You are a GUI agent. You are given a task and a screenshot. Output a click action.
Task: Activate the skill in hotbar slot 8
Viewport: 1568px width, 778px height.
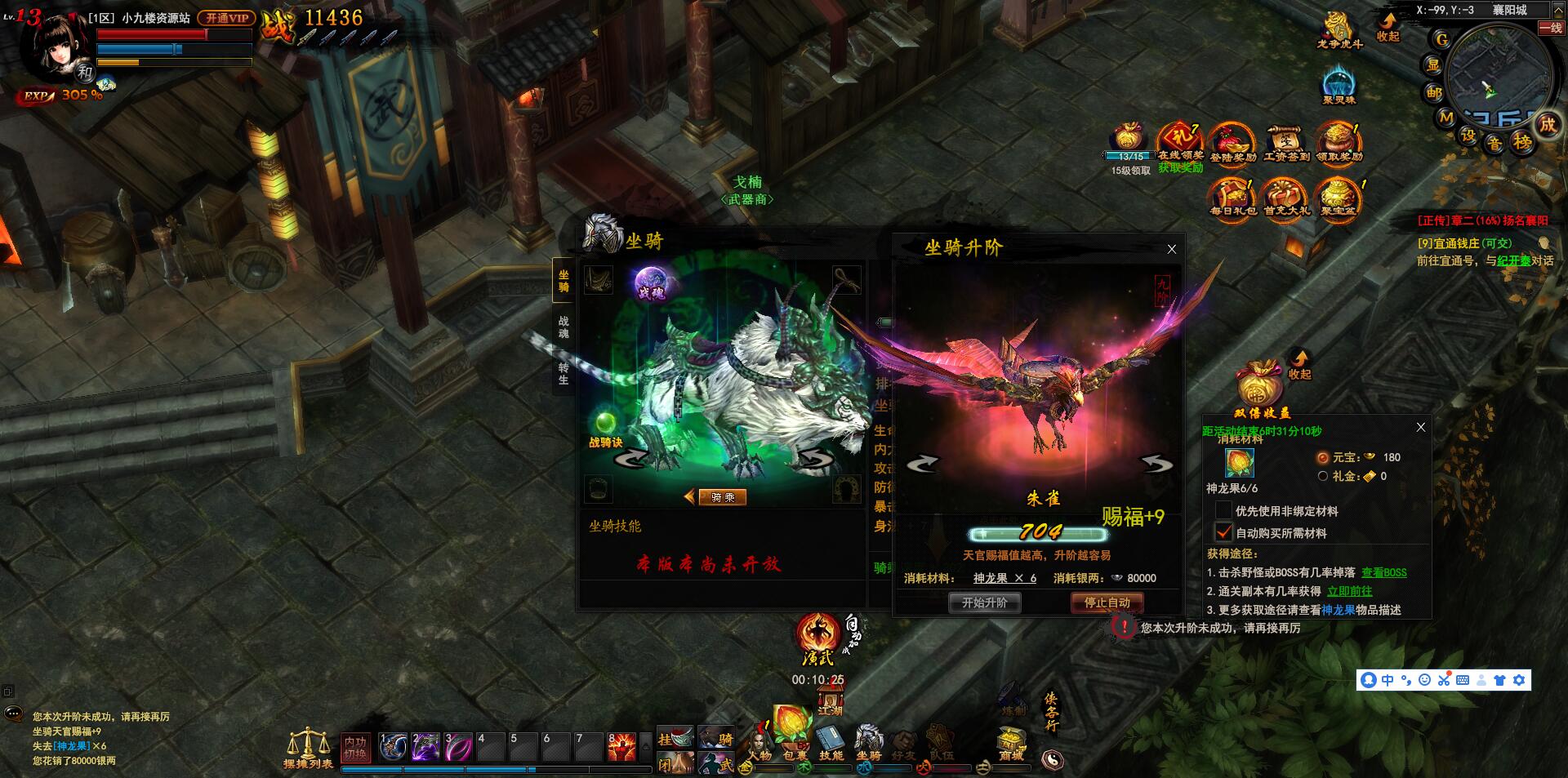pos(623,746)
